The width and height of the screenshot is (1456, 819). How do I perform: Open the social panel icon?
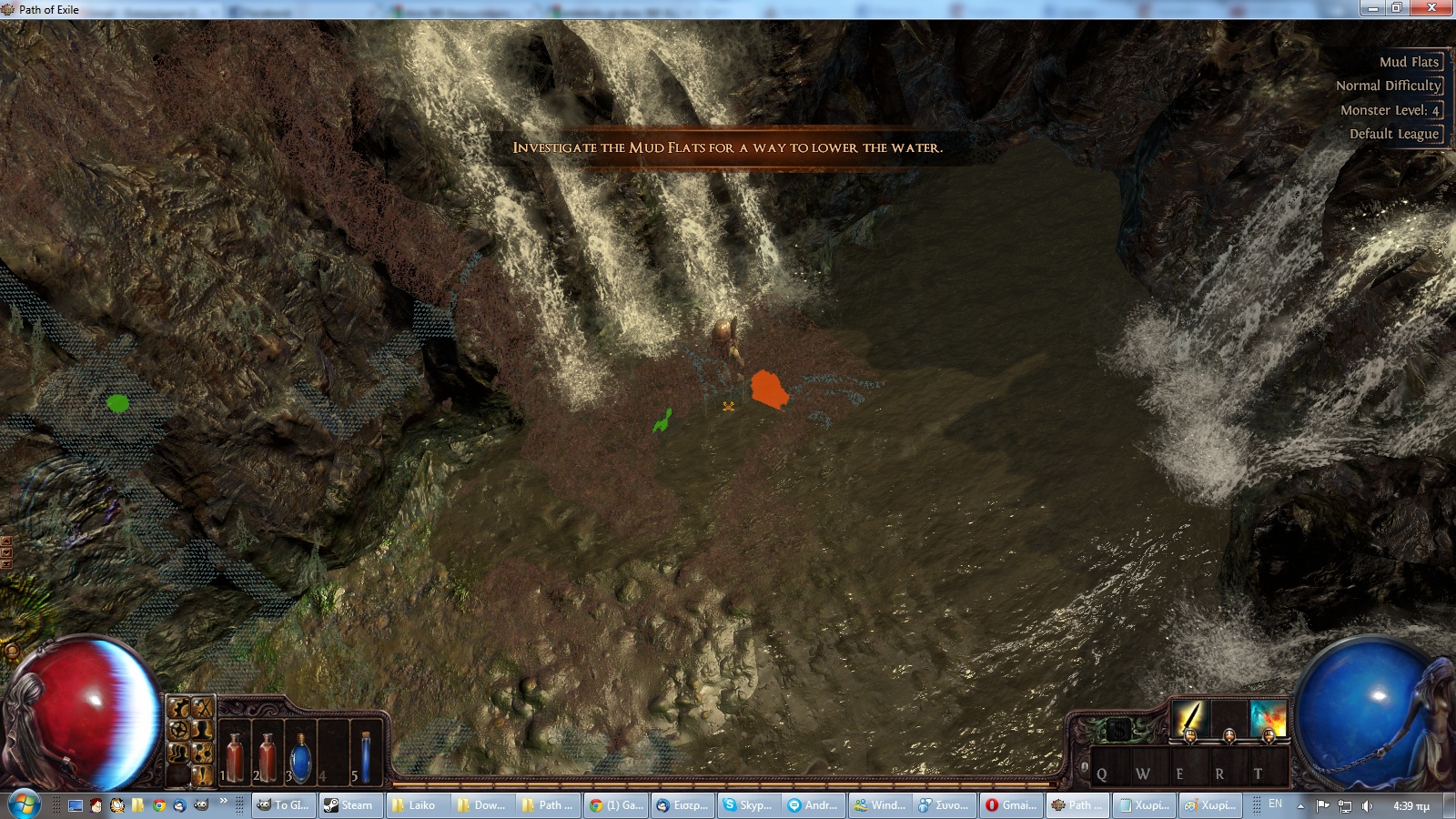(177, 753)
